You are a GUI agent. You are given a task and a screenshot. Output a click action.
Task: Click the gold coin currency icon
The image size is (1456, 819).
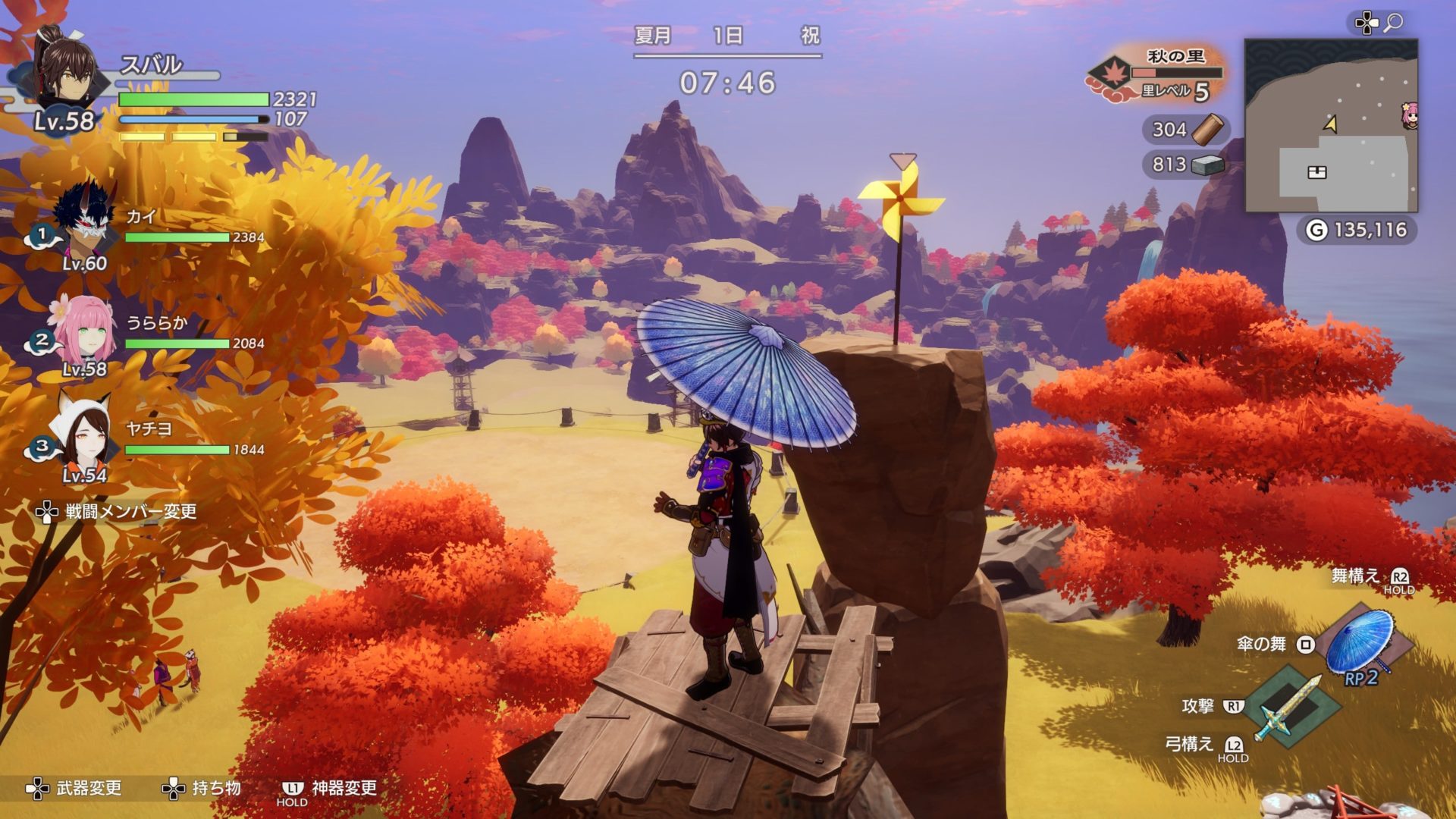point(1316,230)
